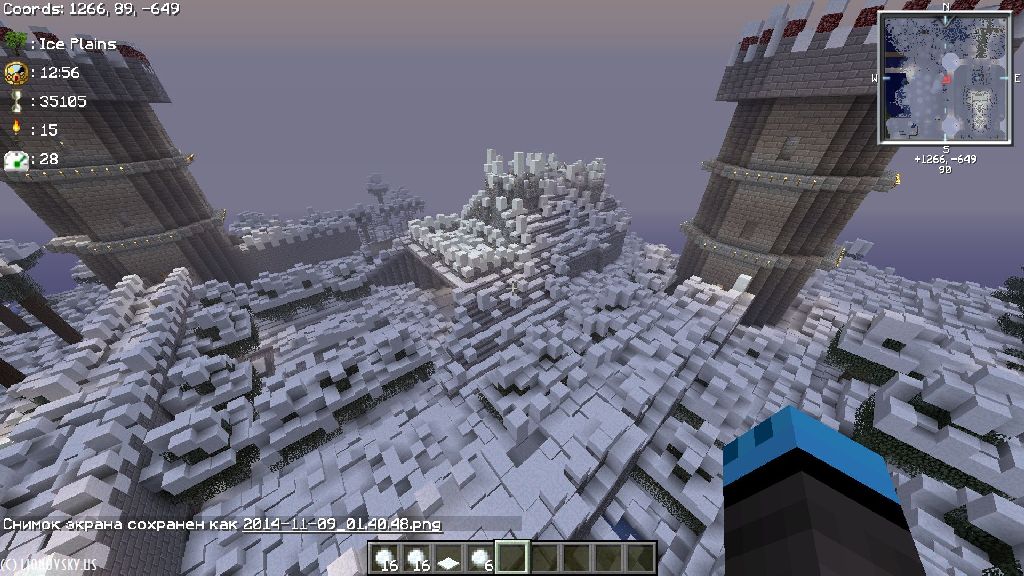The width and height of the screenshot is (1024, 576).
Task: Select the snow layer hotbar slot
Action: click(449, 558)
